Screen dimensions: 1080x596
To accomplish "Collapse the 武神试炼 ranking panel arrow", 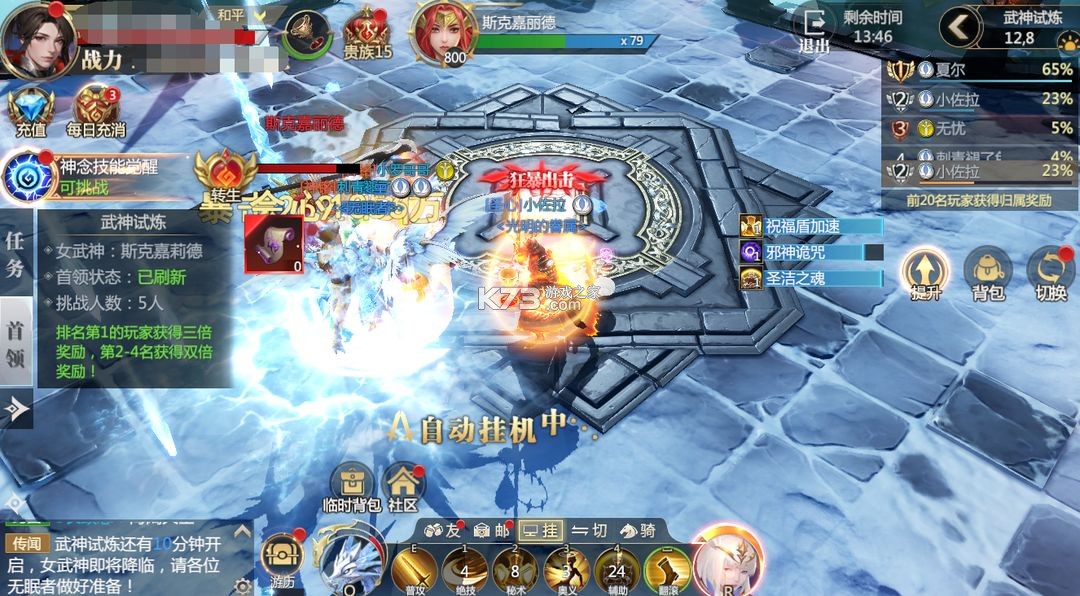I will 959,27.
